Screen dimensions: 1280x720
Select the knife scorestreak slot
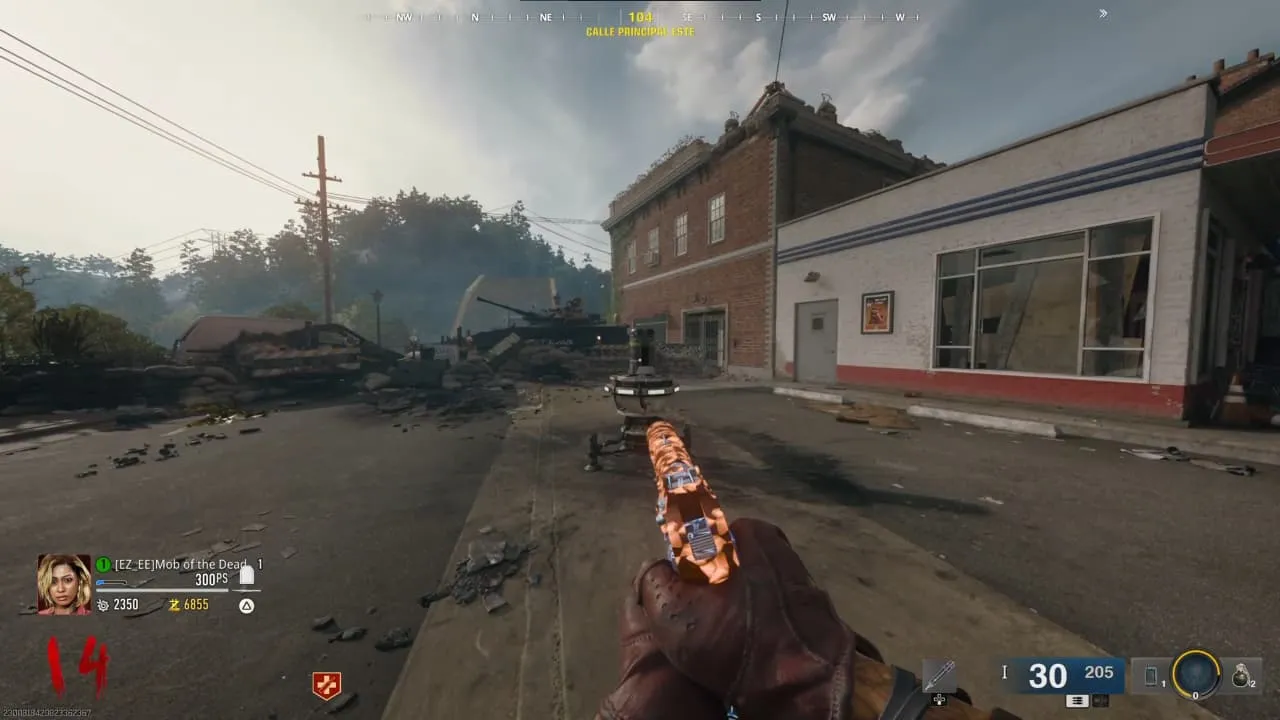tap(939, 676)
